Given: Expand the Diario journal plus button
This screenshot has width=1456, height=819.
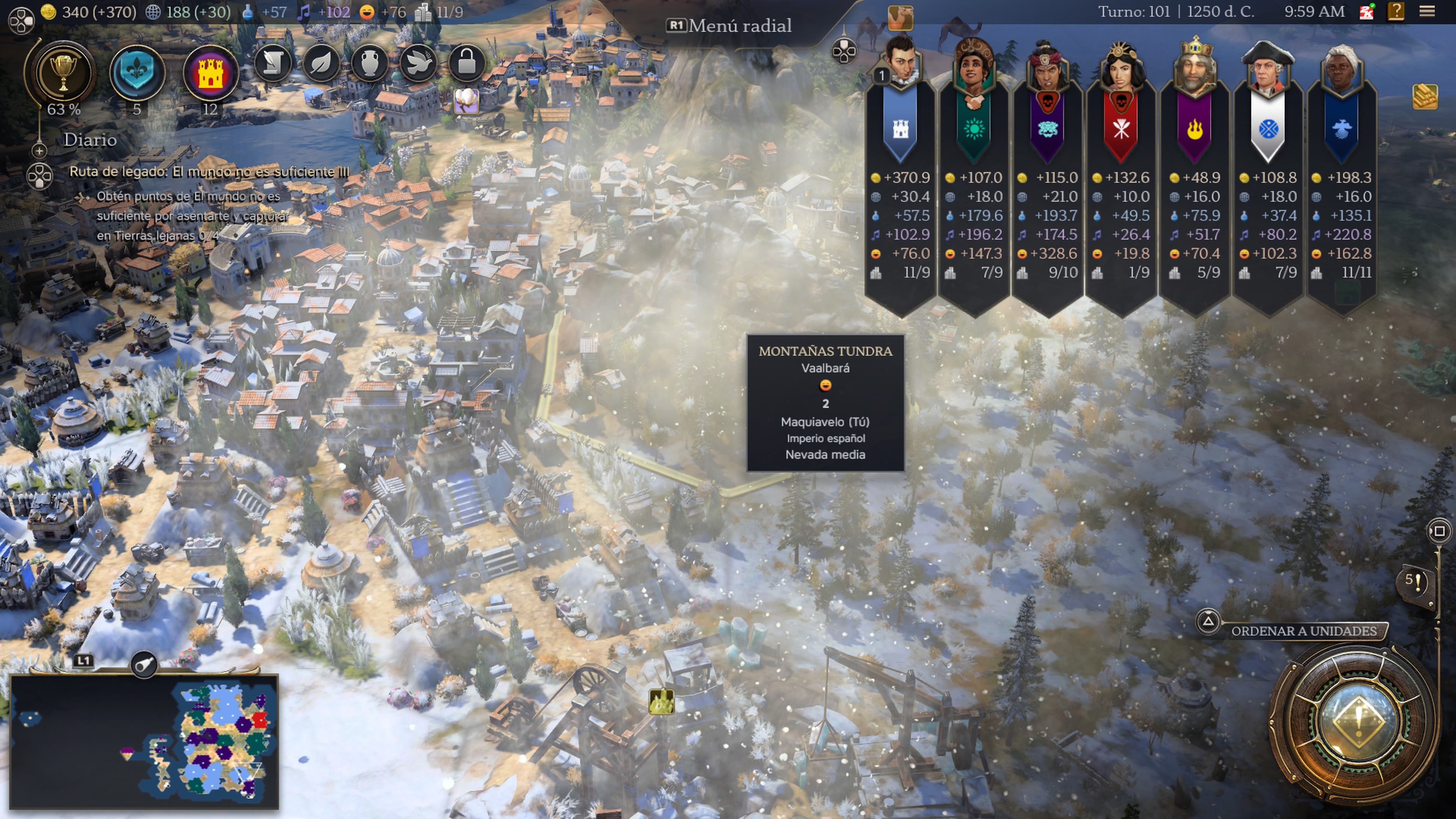Looking at the screenshot, I should click(x=39, y=151).
